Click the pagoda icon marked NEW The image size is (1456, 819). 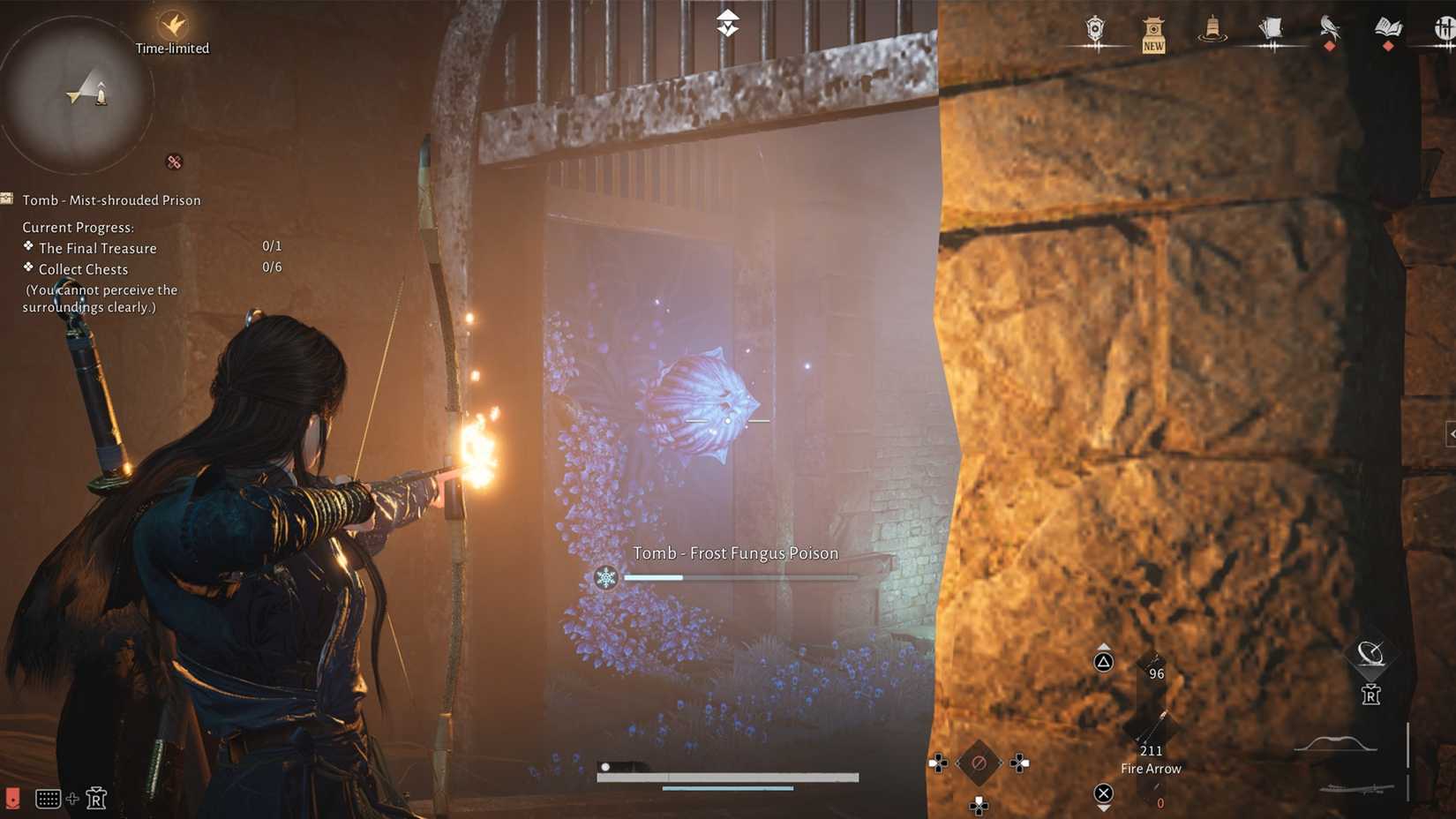1152,31
